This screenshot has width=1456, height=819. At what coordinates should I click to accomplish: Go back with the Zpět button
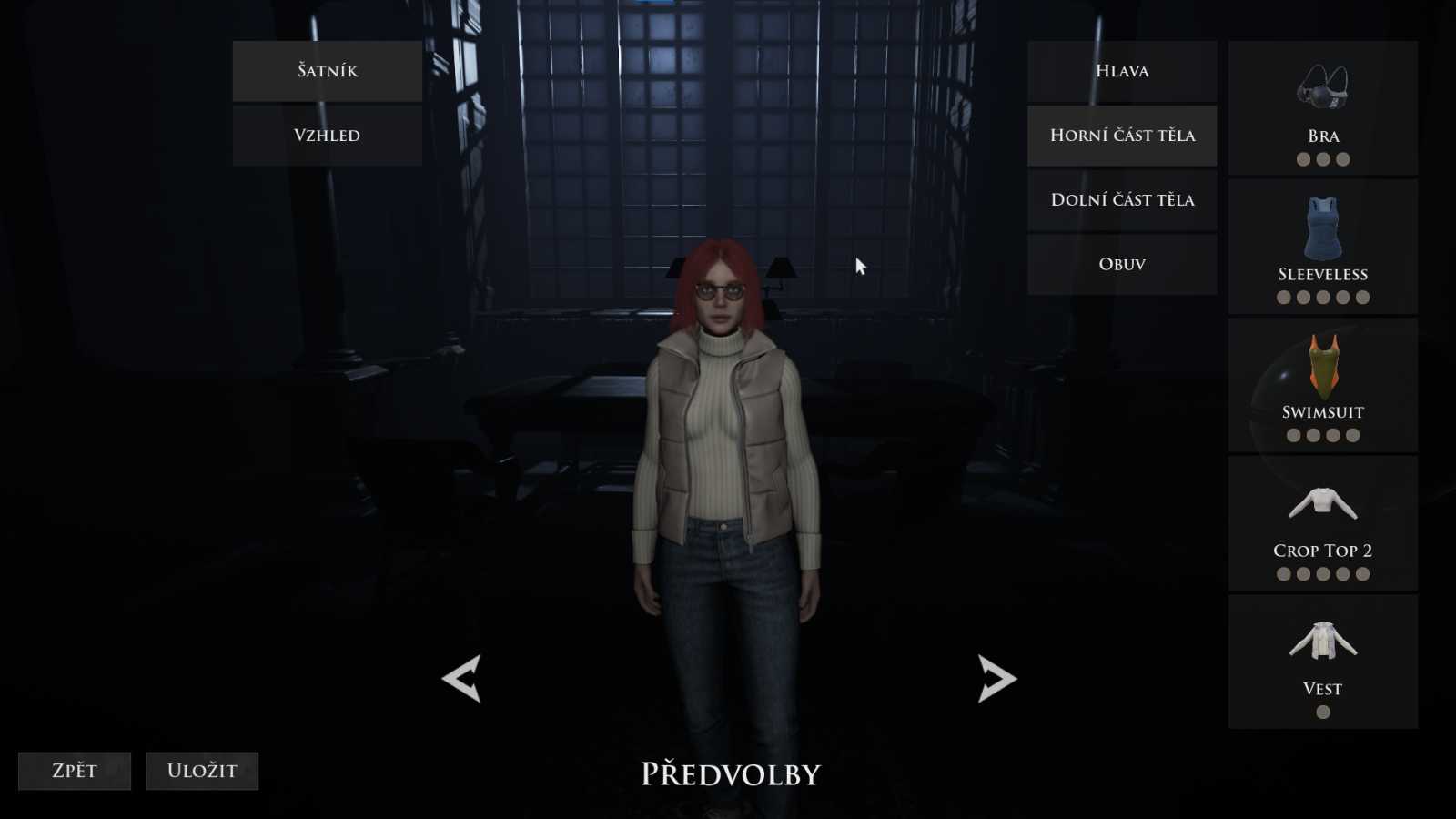tap(75, 771)
